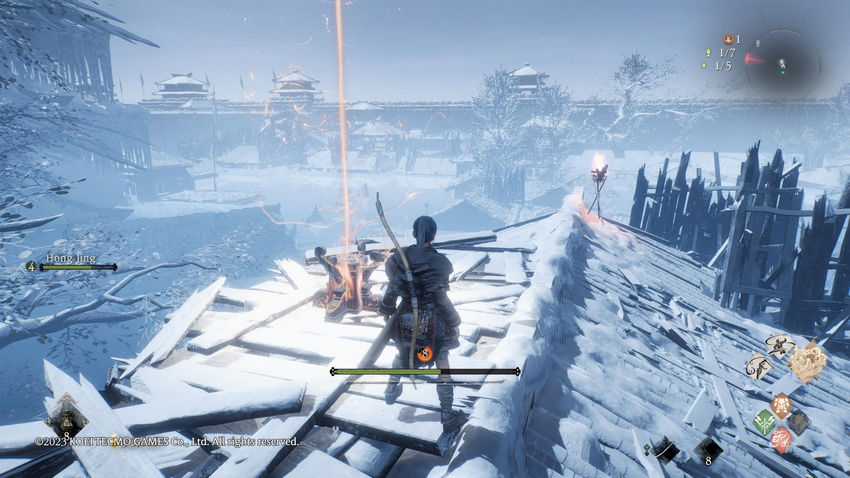Choose the lower dragon martial art icon
850x478 pixels.
pyautogui.click(x=758, y=368)
